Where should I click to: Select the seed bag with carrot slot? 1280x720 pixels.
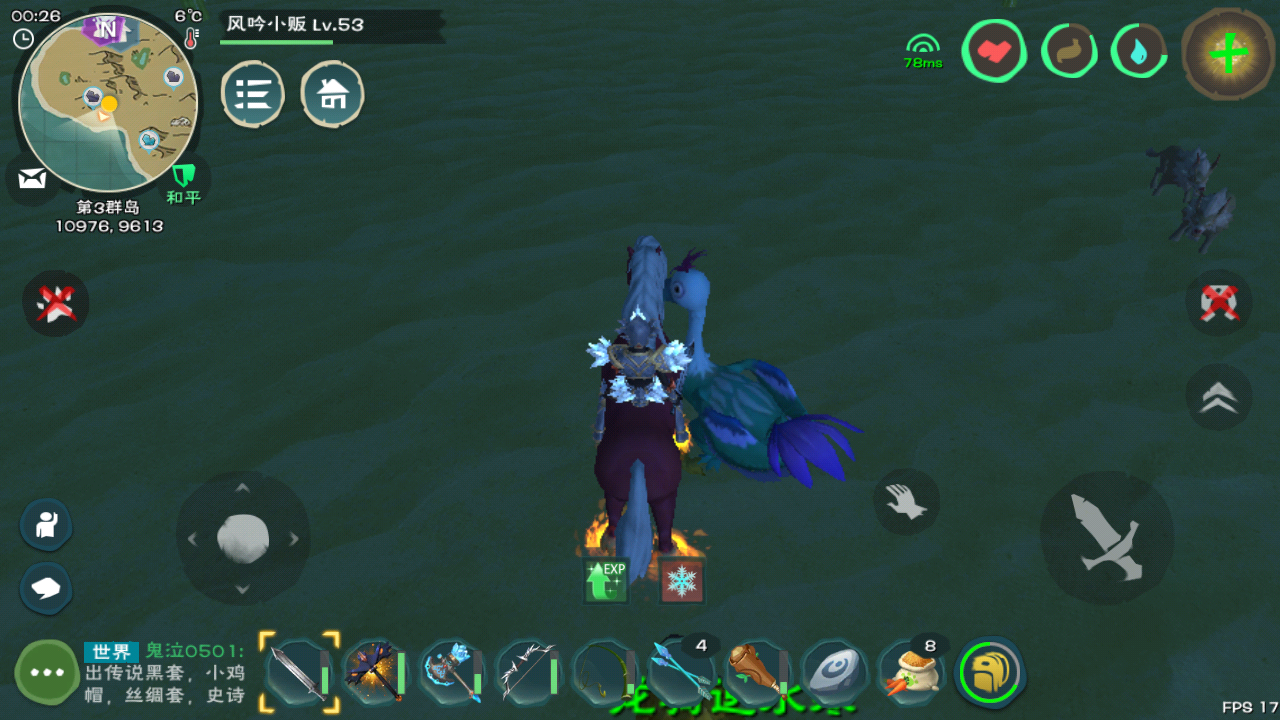pyautogui.click(x=911, y=671)
